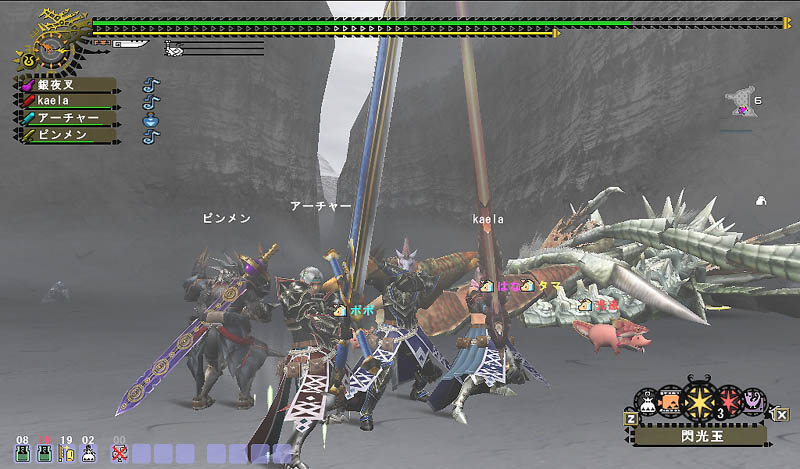
Task: Select the orange meat item icon
Action: point(669,402)
